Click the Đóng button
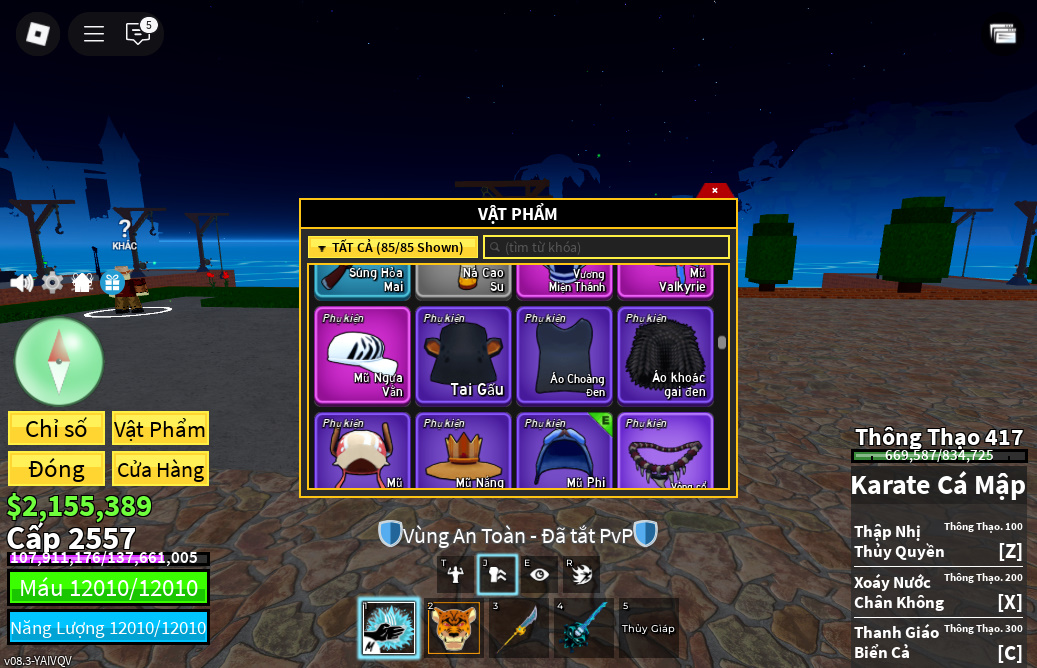Image resolution: width=1037 pixels, height=668 pixels. pyautogui.click(x=56, y=469)
